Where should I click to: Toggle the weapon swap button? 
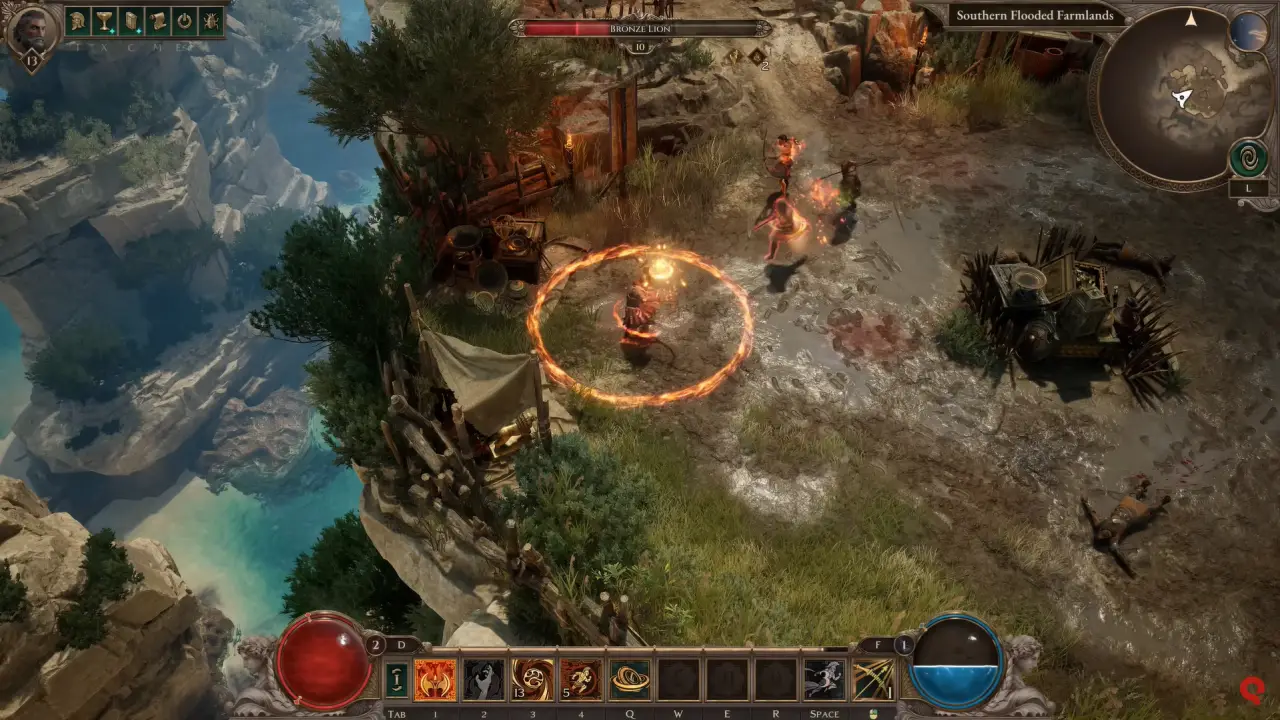(398, 680)
